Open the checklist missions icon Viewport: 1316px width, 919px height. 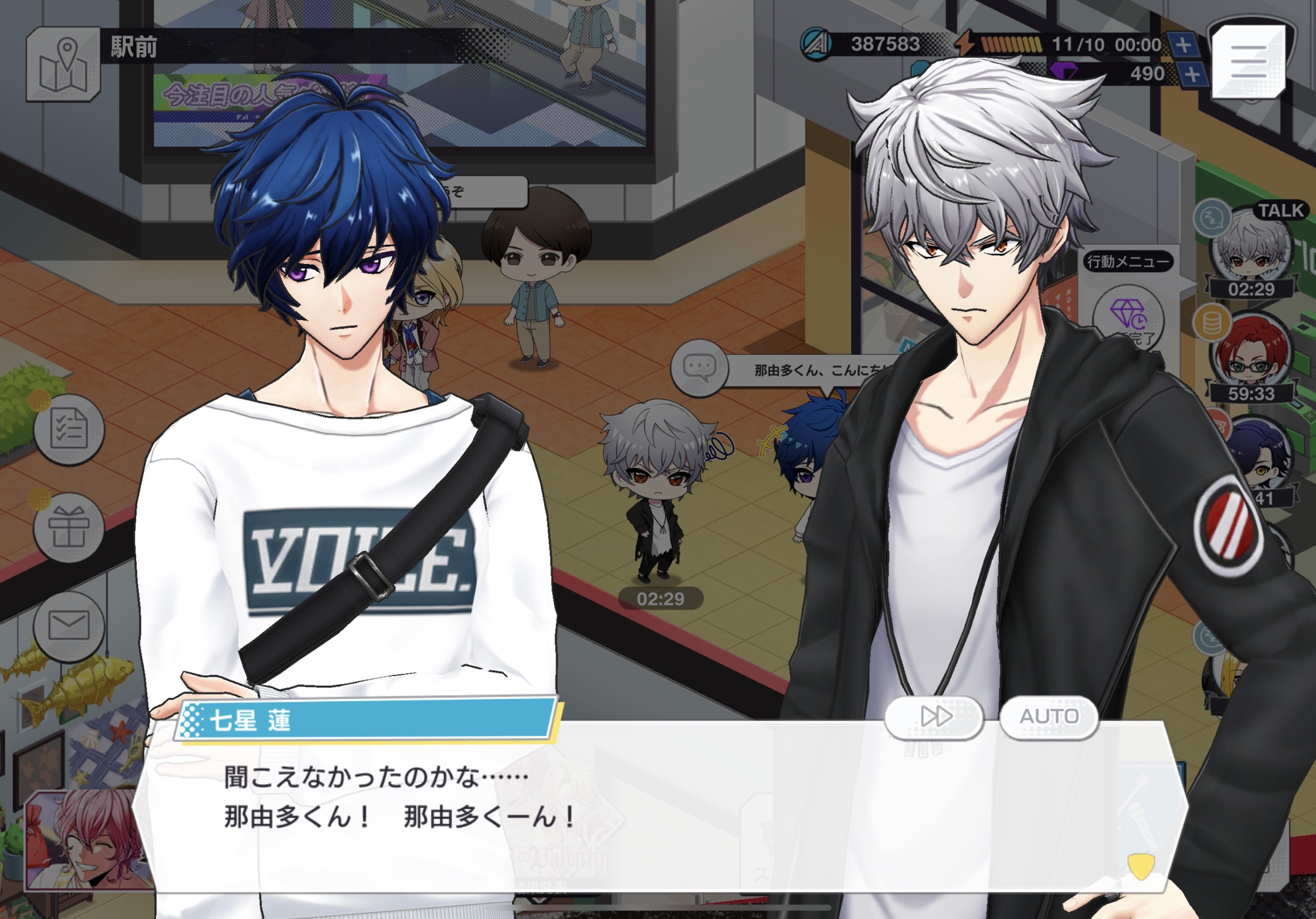pos(69,430)
